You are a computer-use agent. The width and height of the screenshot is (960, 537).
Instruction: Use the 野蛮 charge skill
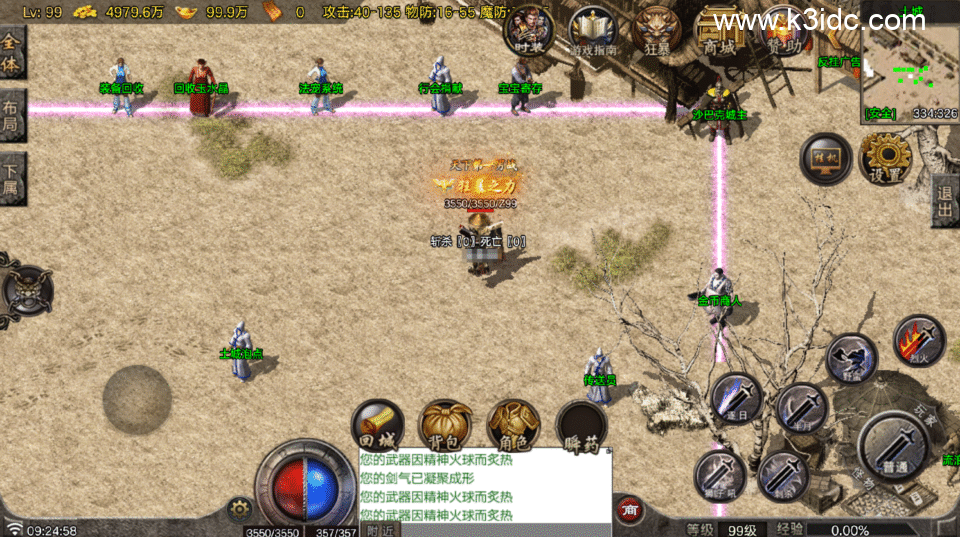point(851,358)
